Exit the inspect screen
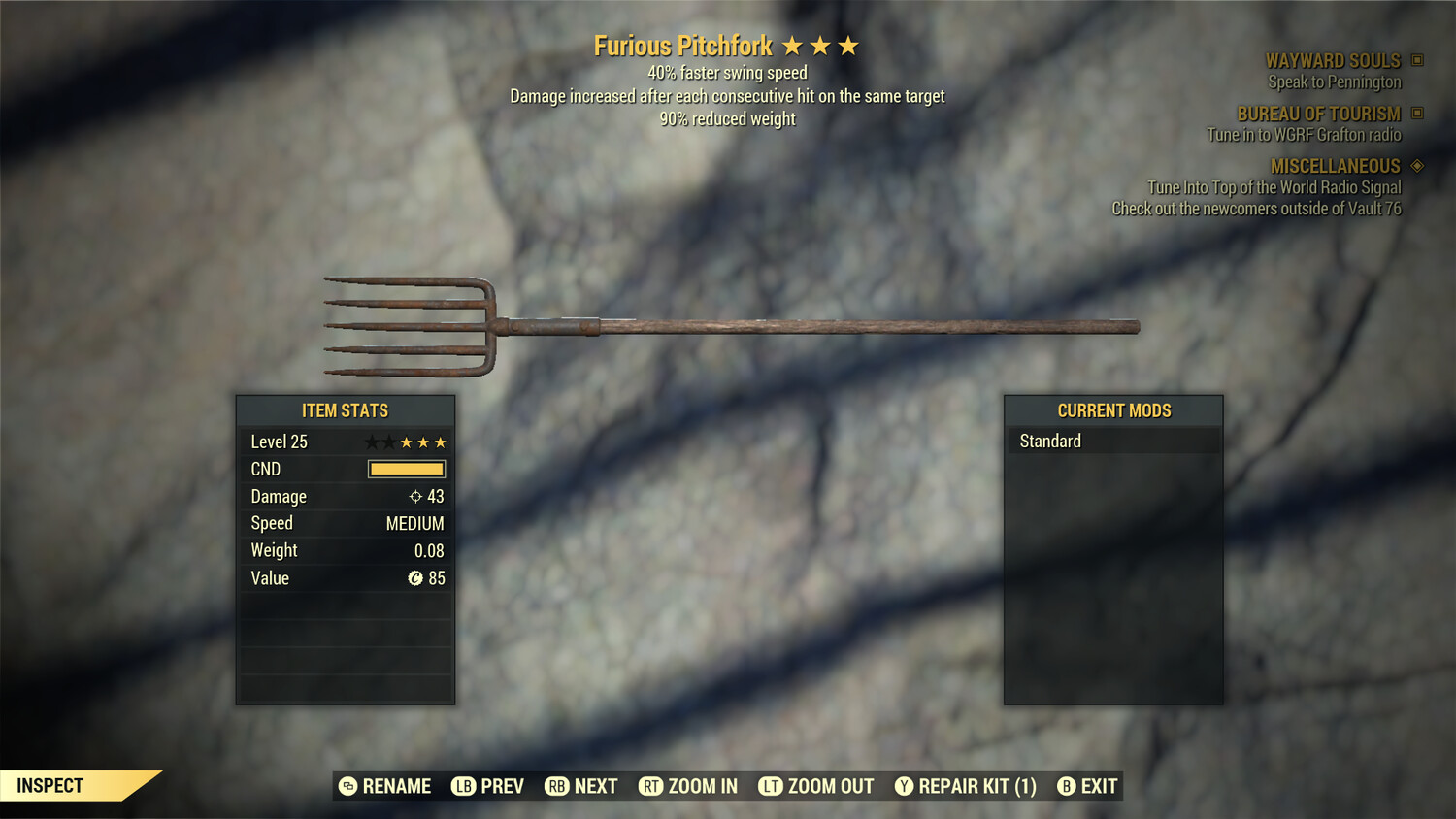Viewport: 1456px width, 819px height. coord(1087,786)
